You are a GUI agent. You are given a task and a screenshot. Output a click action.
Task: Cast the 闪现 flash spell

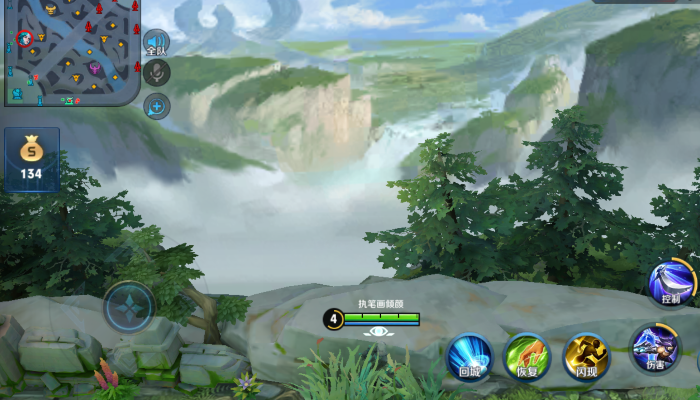(x=586, y=356)
